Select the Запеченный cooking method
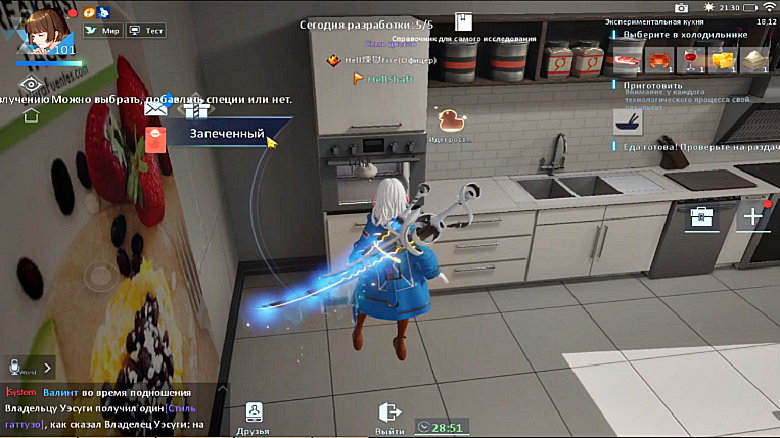 click(227, 134)
